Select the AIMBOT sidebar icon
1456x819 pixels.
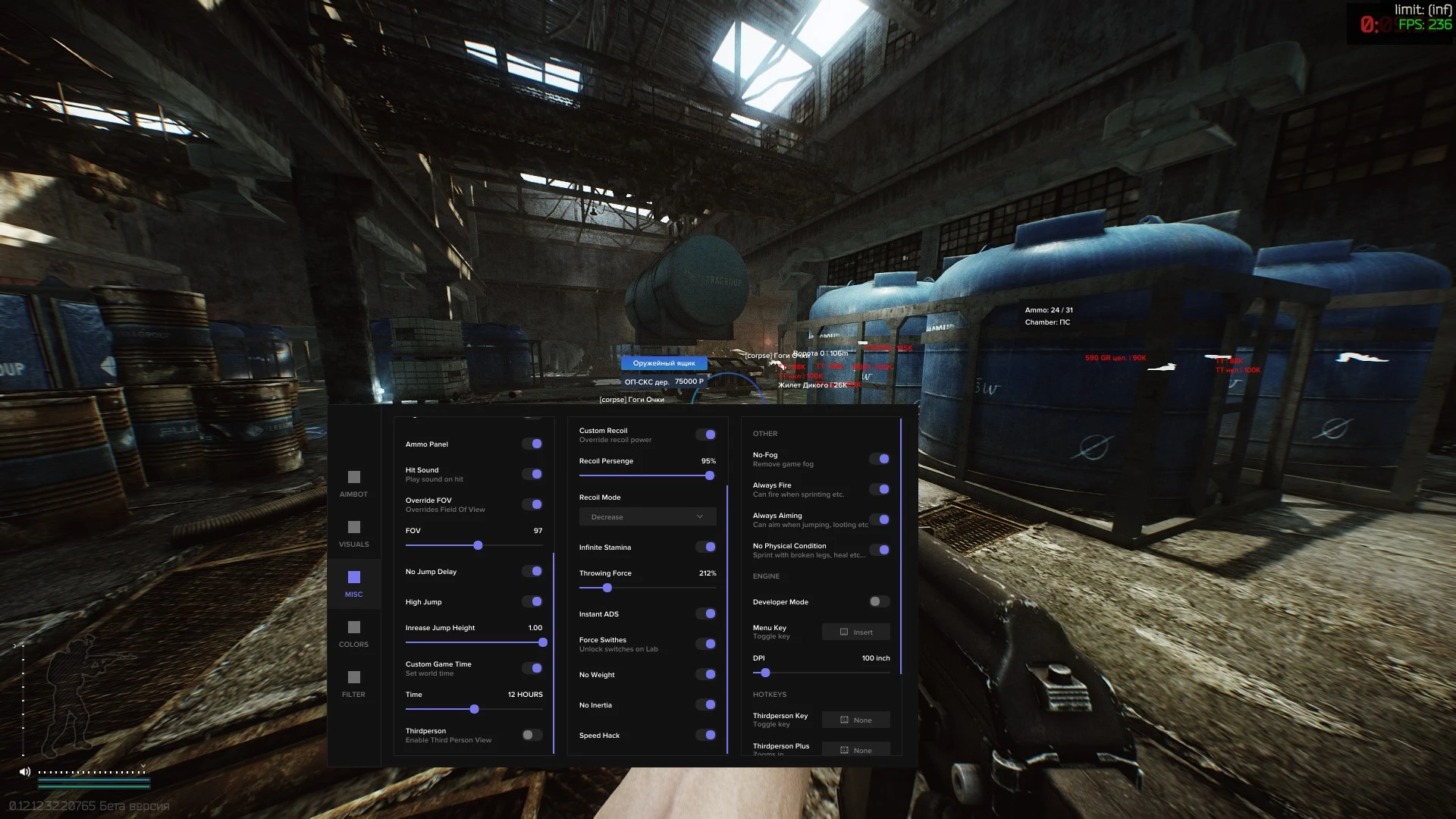click(353, 478)
